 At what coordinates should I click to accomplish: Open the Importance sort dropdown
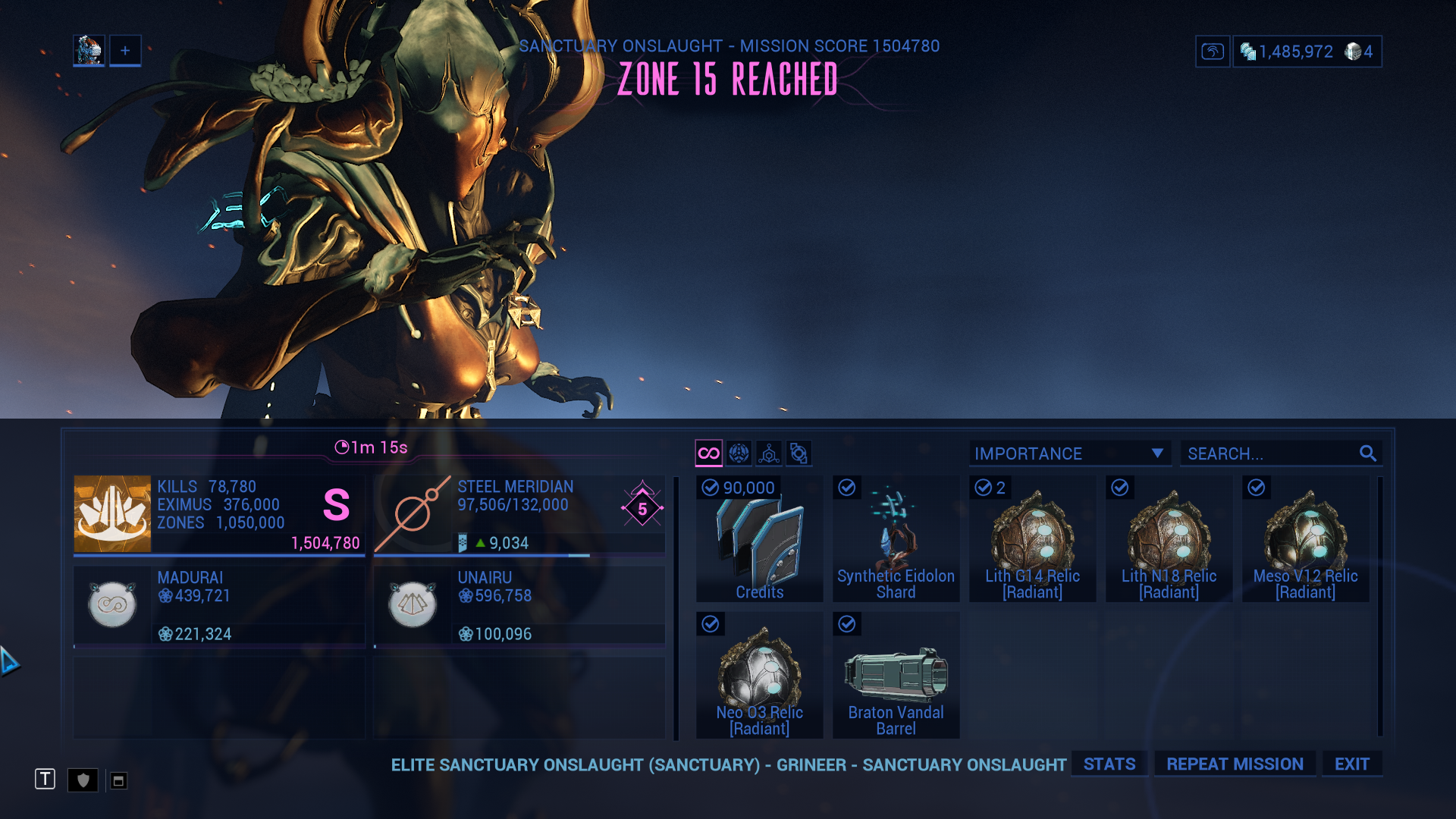pyautogui.click(x=1068, y=453)
